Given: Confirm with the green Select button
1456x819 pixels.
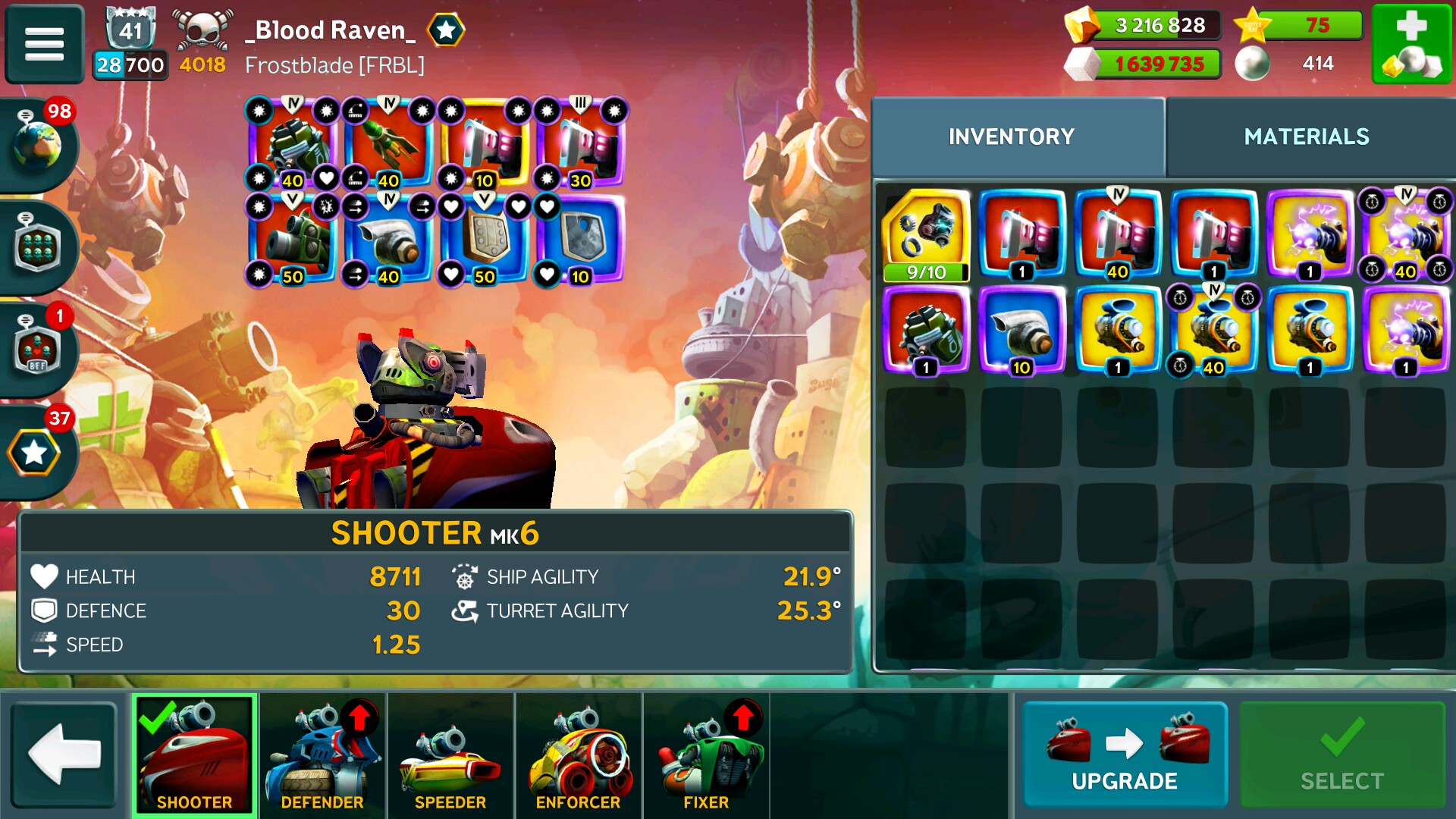Looking at the screenshot, I should click(1341, 755).
